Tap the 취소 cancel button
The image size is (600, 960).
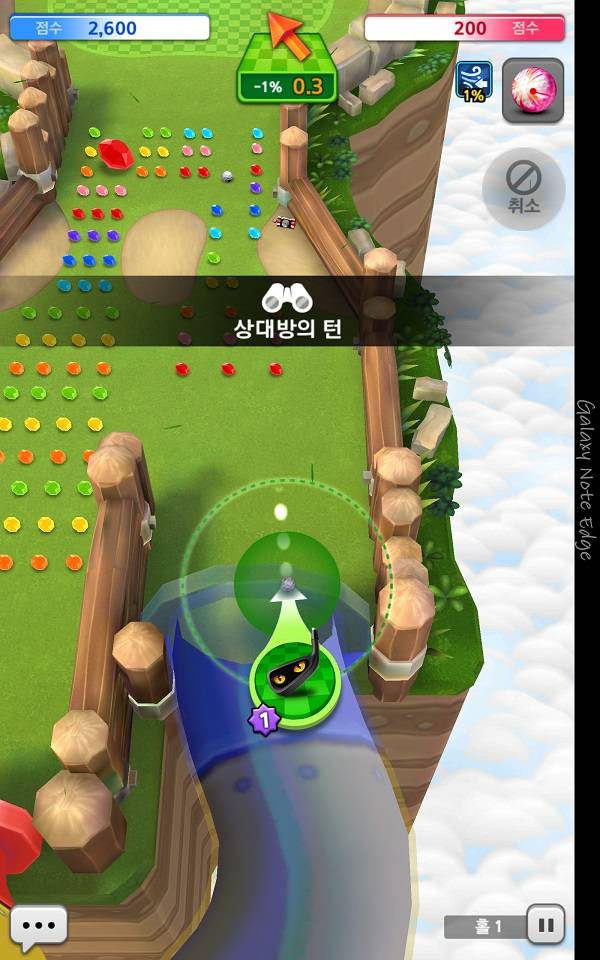click(x=523, y=187)
